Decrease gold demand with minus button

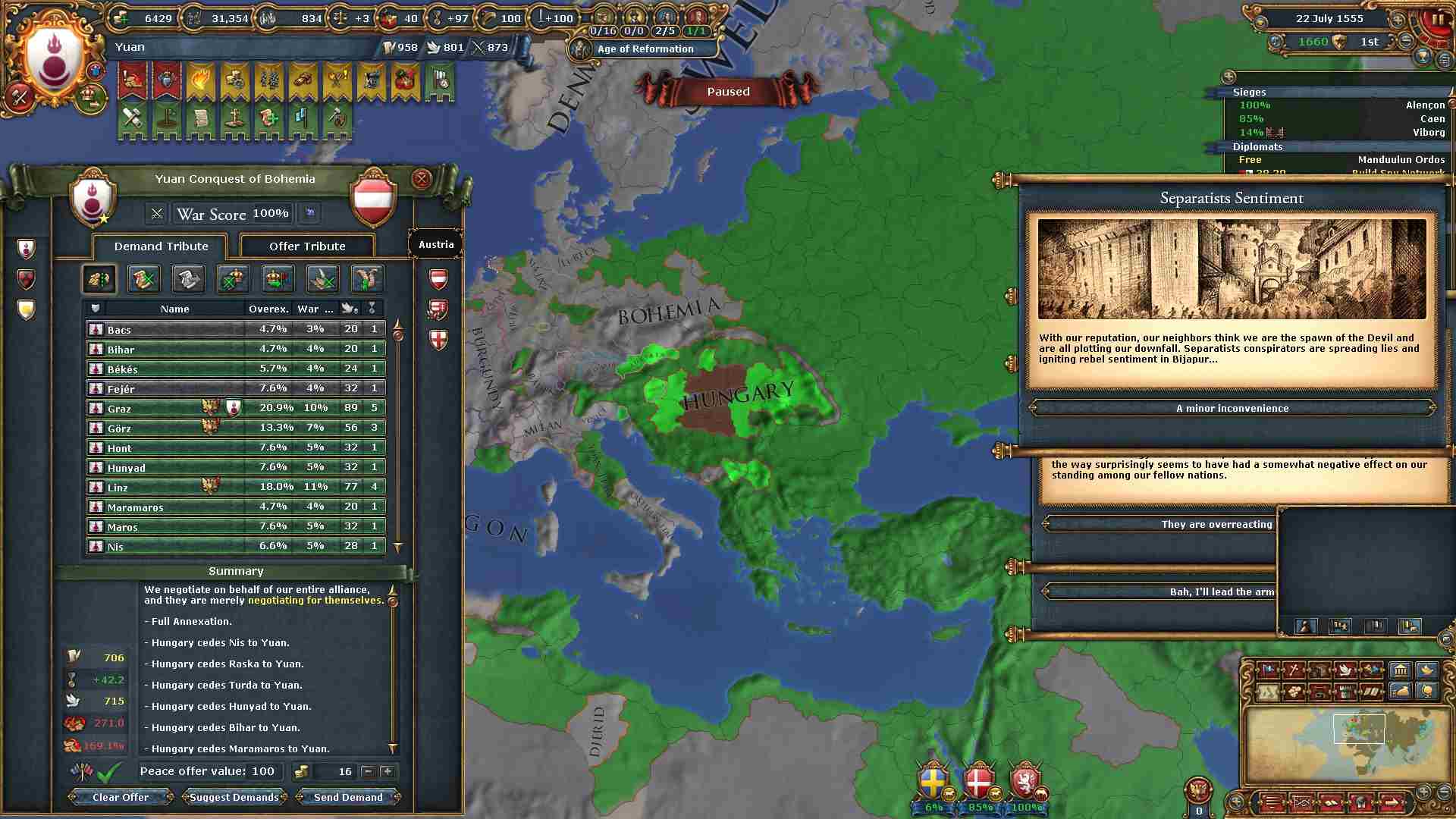click(368, 771)
